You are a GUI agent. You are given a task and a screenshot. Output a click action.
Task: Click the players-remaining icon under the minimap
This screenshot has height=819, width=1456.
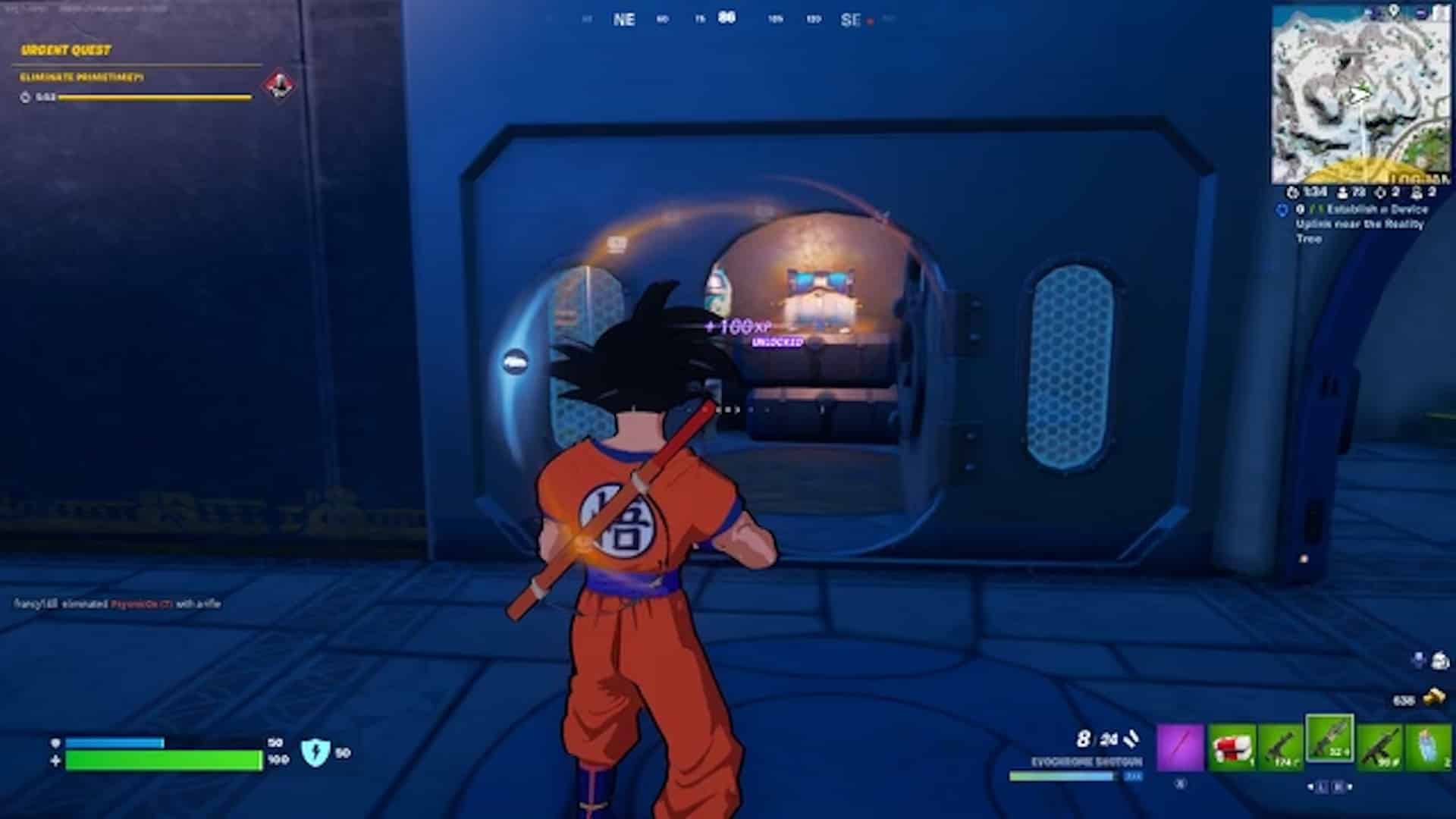point(1342,192)
